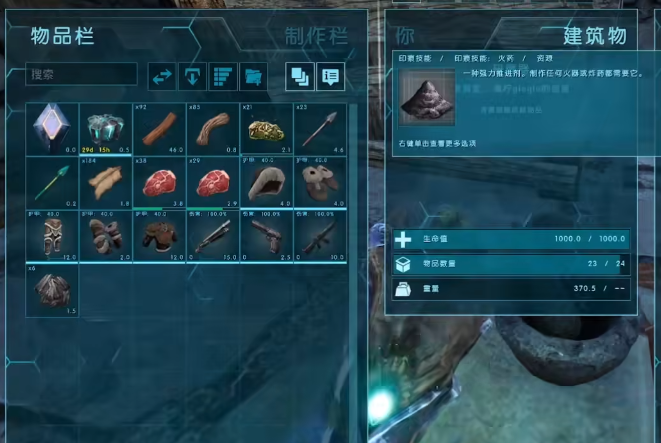The image size is (661, 443).
Task: Click the transfer-all arrows button
Action: (x=162, y=75)
